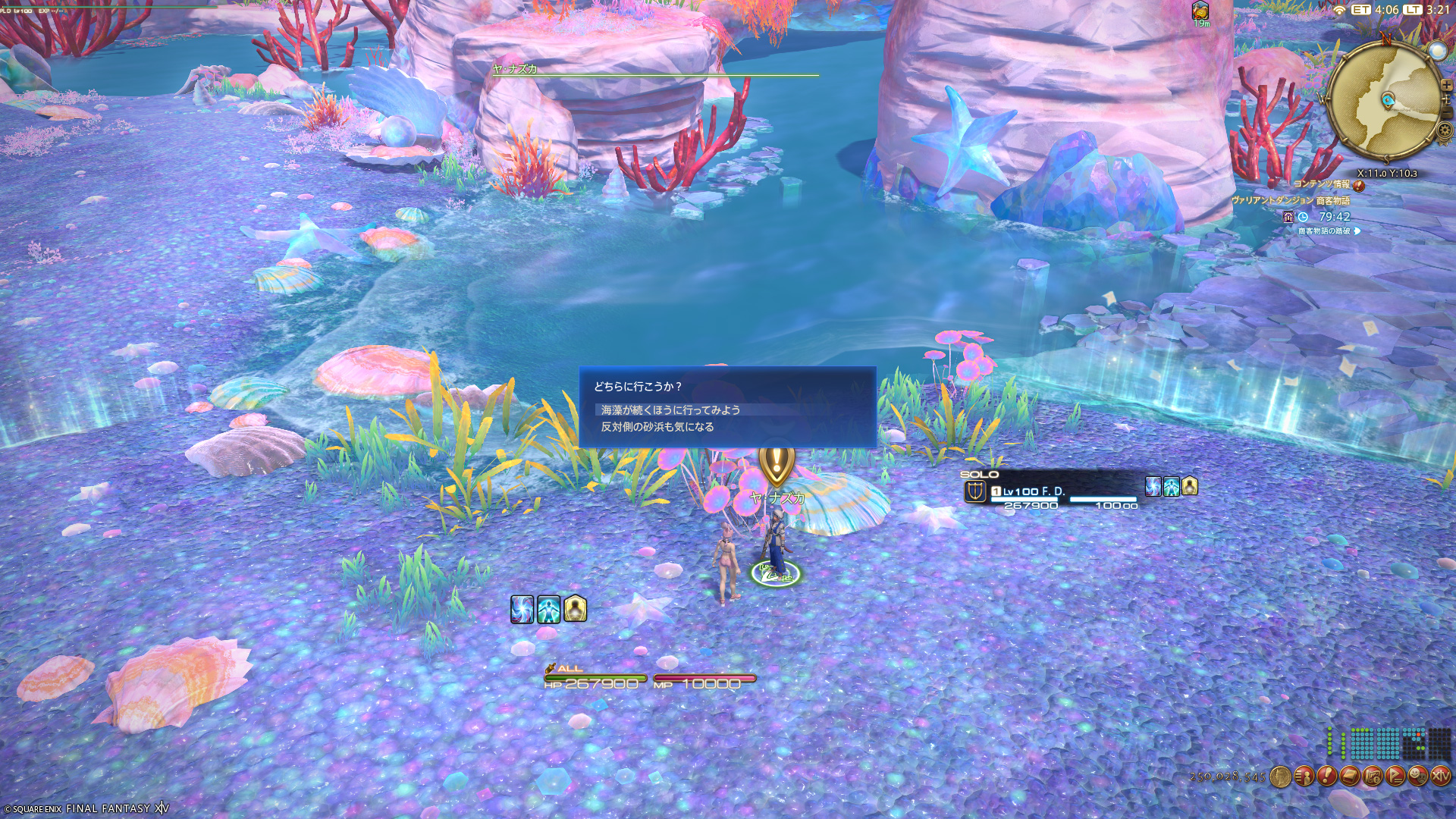Screen dimensions: 1456x819
Task: Click the weather icon beside the minimap
Action: click(x=1437, y=51)
